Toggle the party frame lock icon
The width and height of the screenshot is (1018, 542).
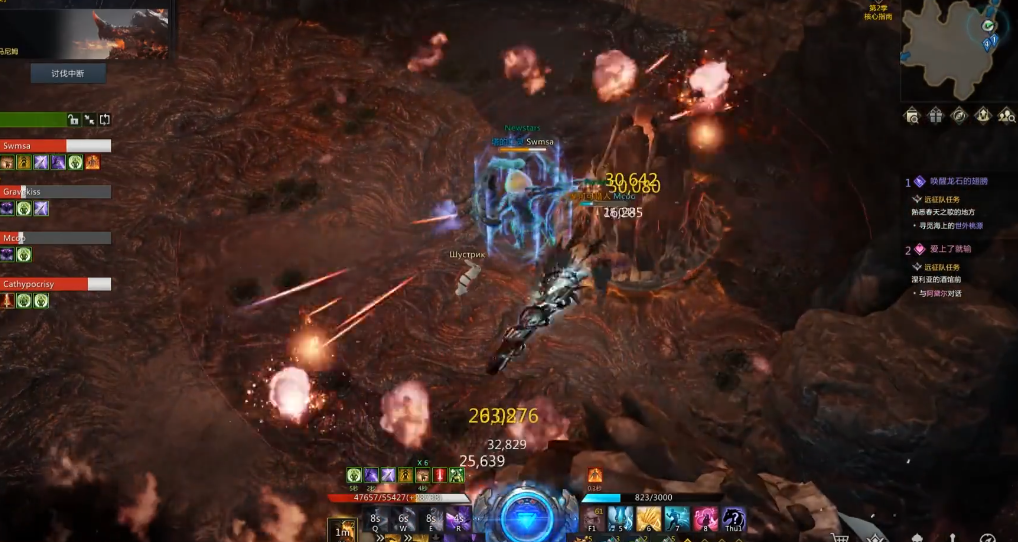coord(73,120)
